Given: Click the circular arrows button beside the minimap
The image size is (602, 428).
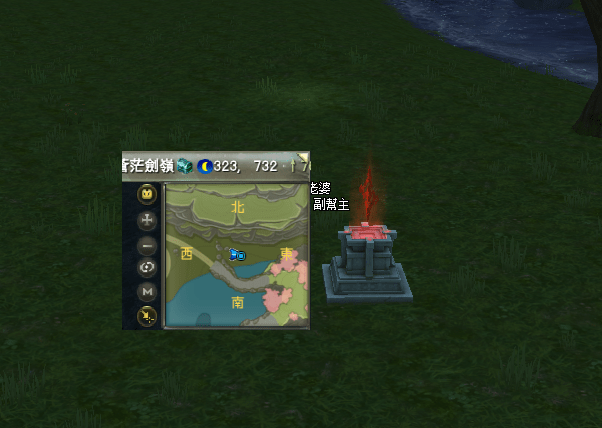Looking at the screenshot, I should coord(147,267).
